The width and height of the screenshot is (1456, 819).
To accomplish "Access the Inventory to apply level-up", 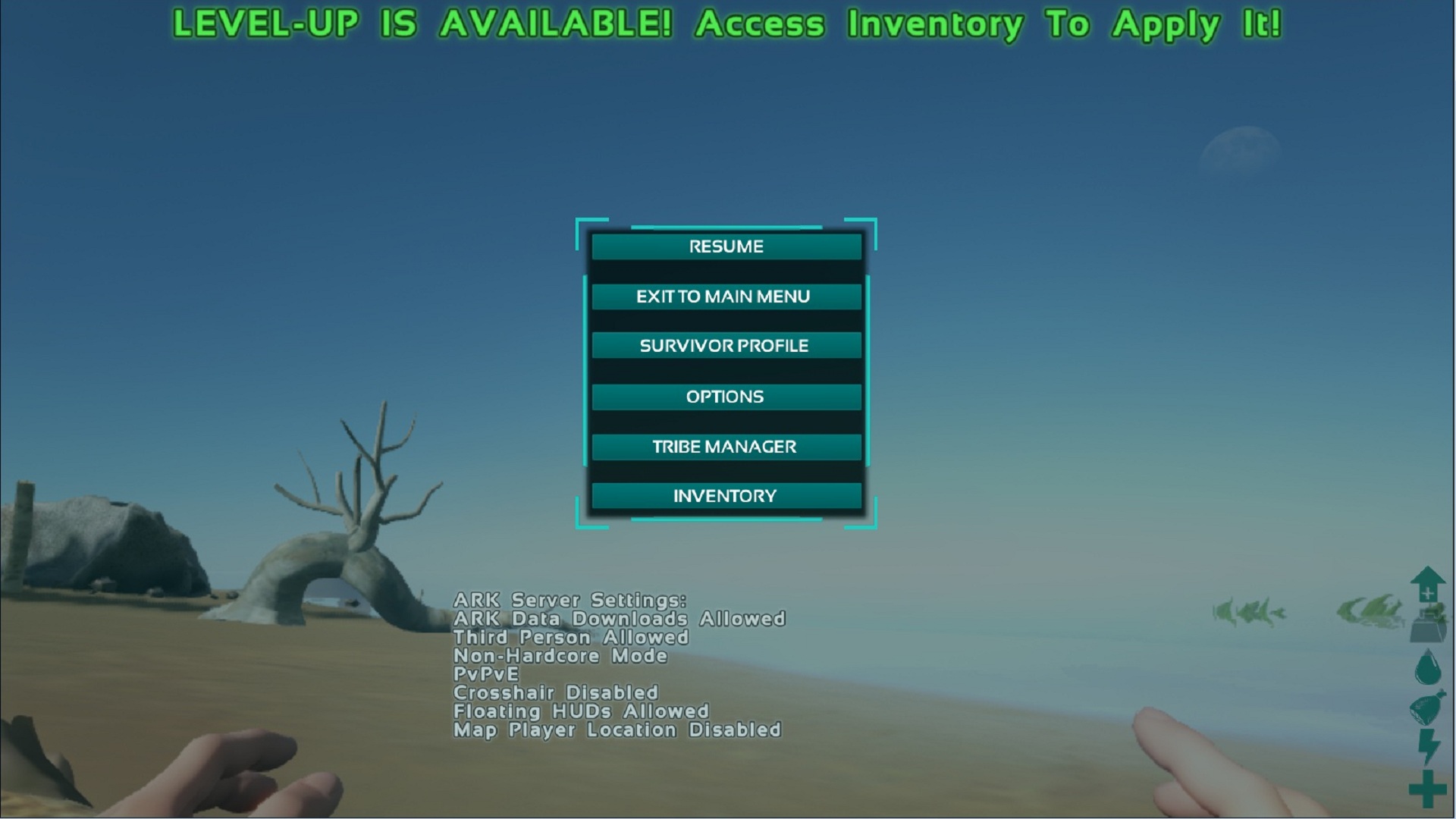I will (x=726, y=496).
